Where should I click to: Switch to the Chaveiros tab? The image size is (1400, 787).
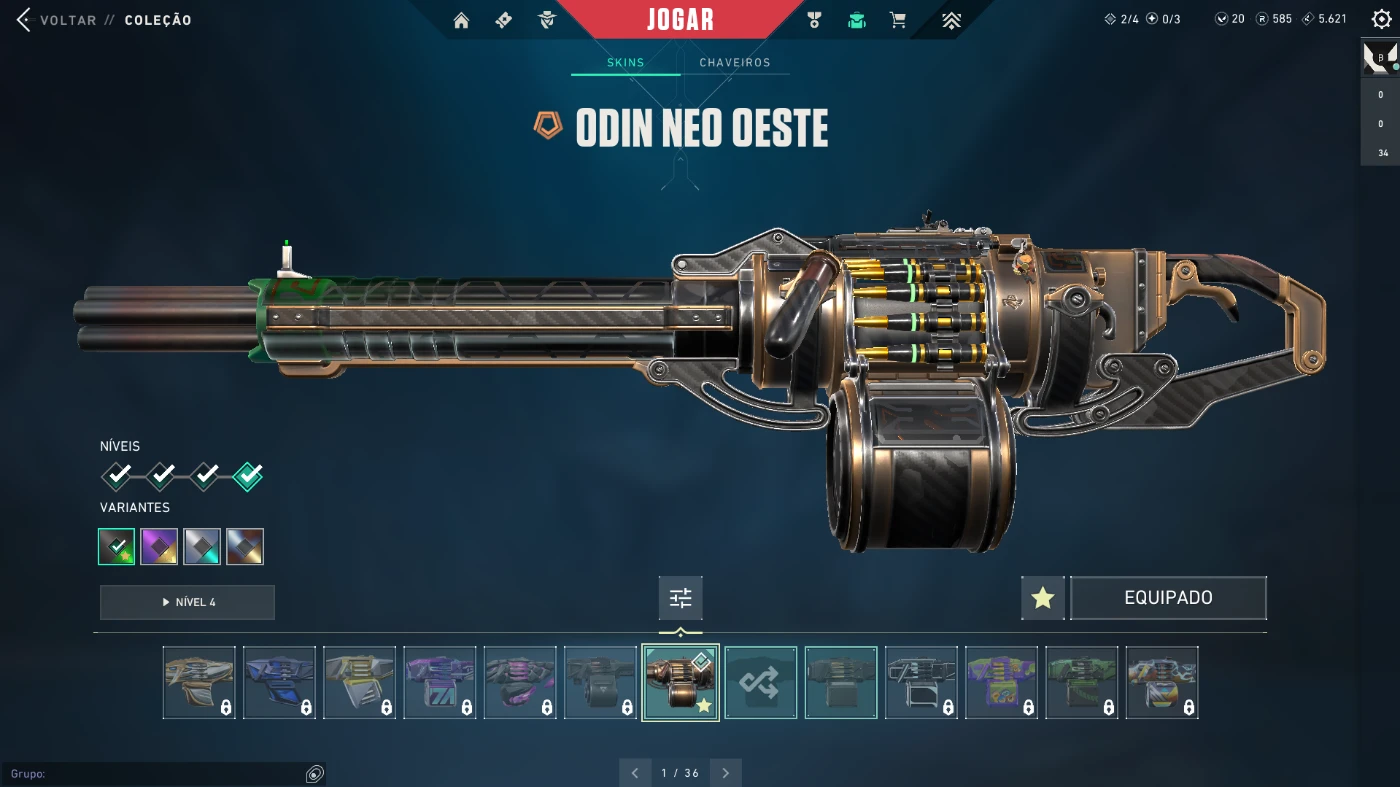pyautogui.click(x=734, y=63)
